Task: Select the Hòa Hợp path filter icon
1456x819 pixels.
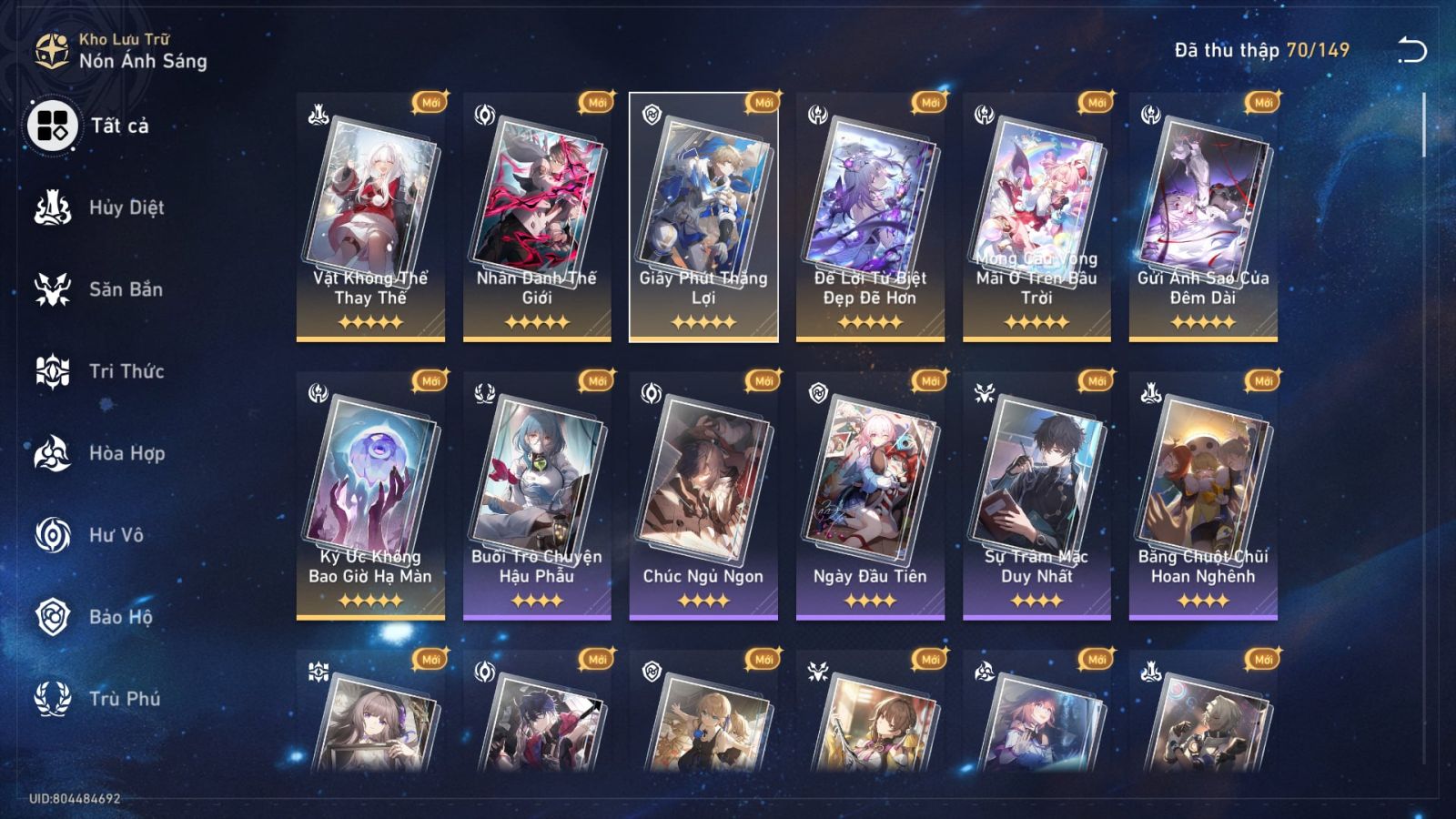Action: (55, 453)
